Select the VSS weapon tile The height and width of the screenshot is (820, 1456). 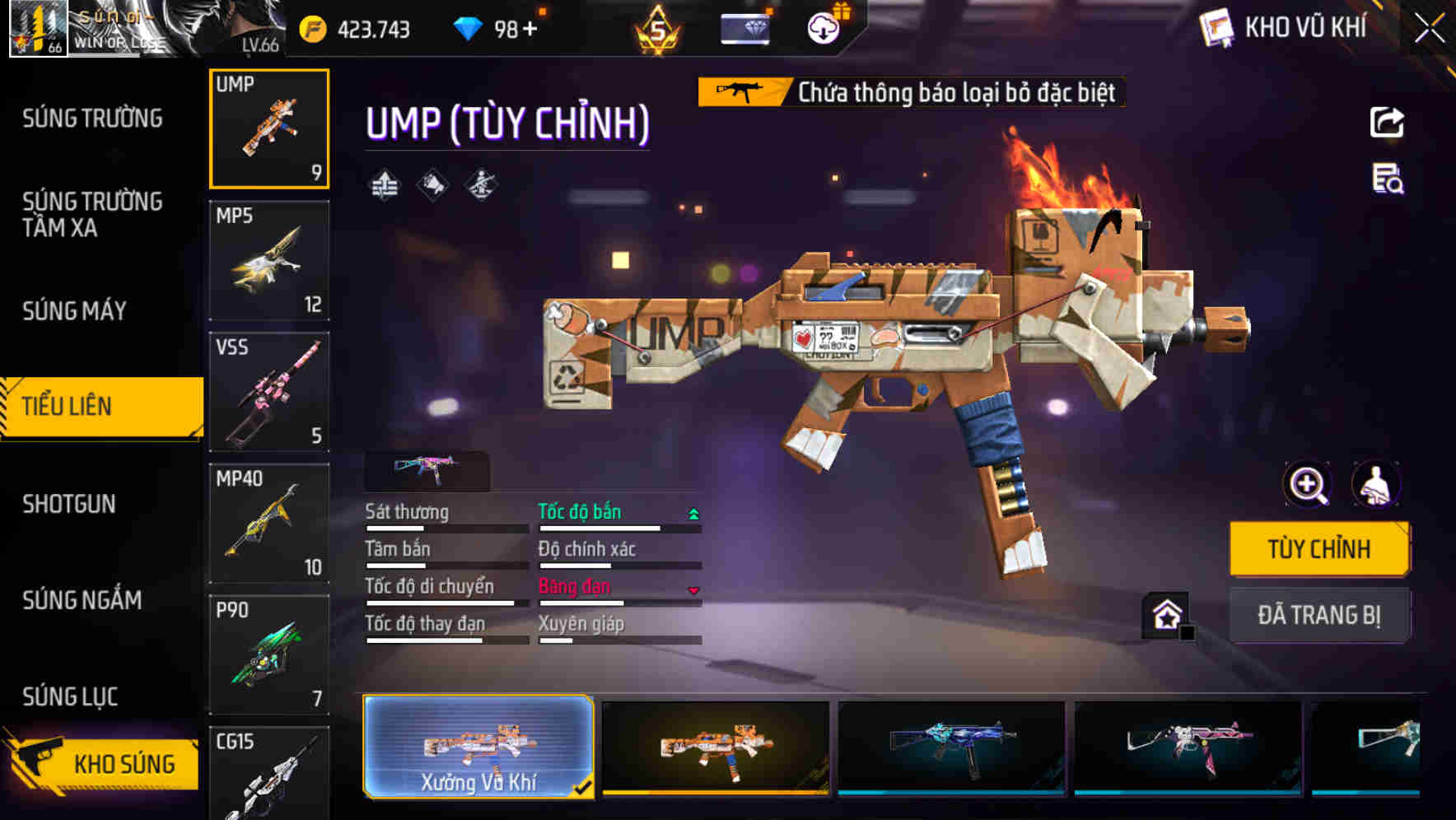269,392
